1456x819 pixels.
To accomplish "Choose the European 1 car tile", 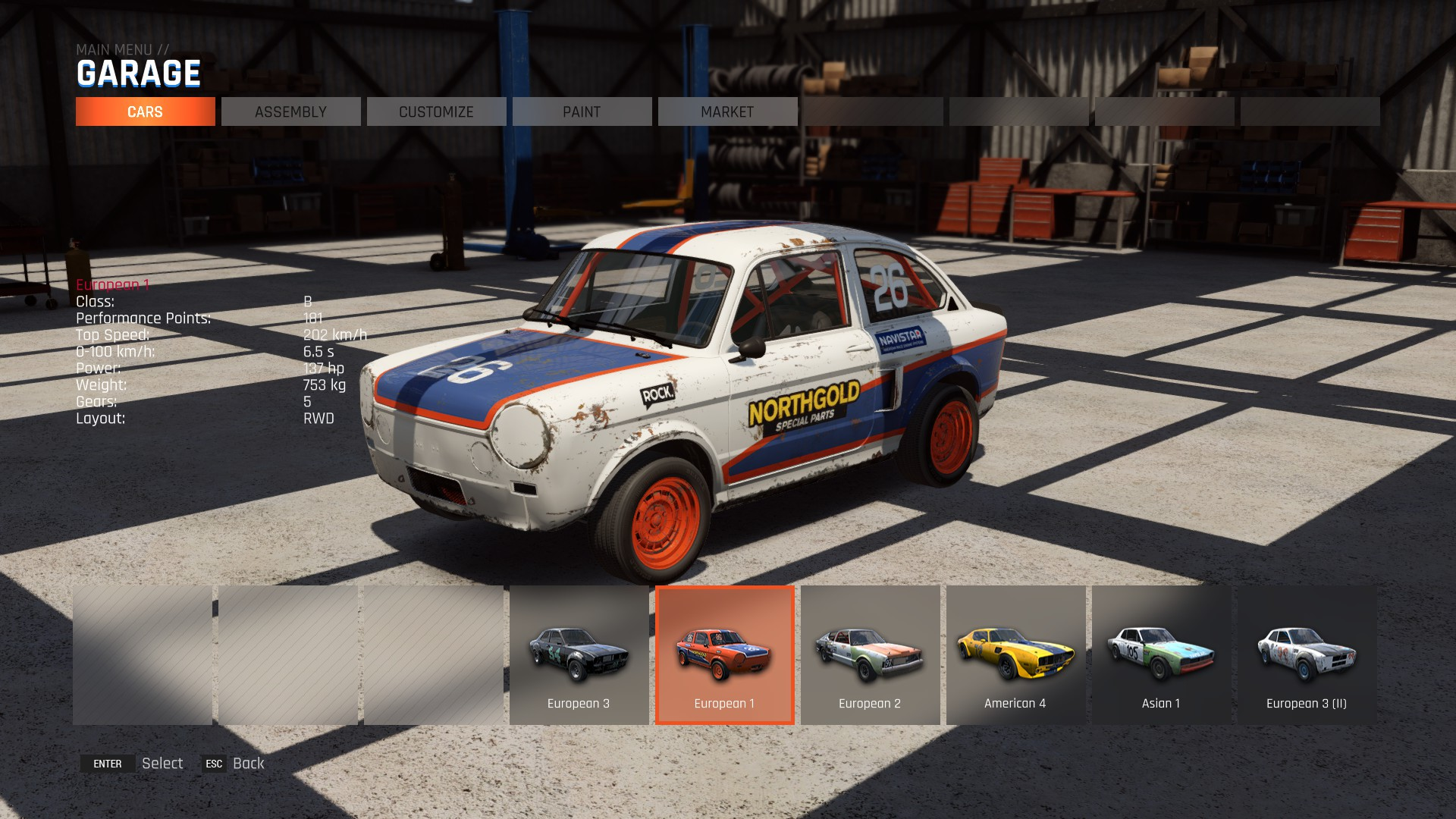I will pos(724,655).
